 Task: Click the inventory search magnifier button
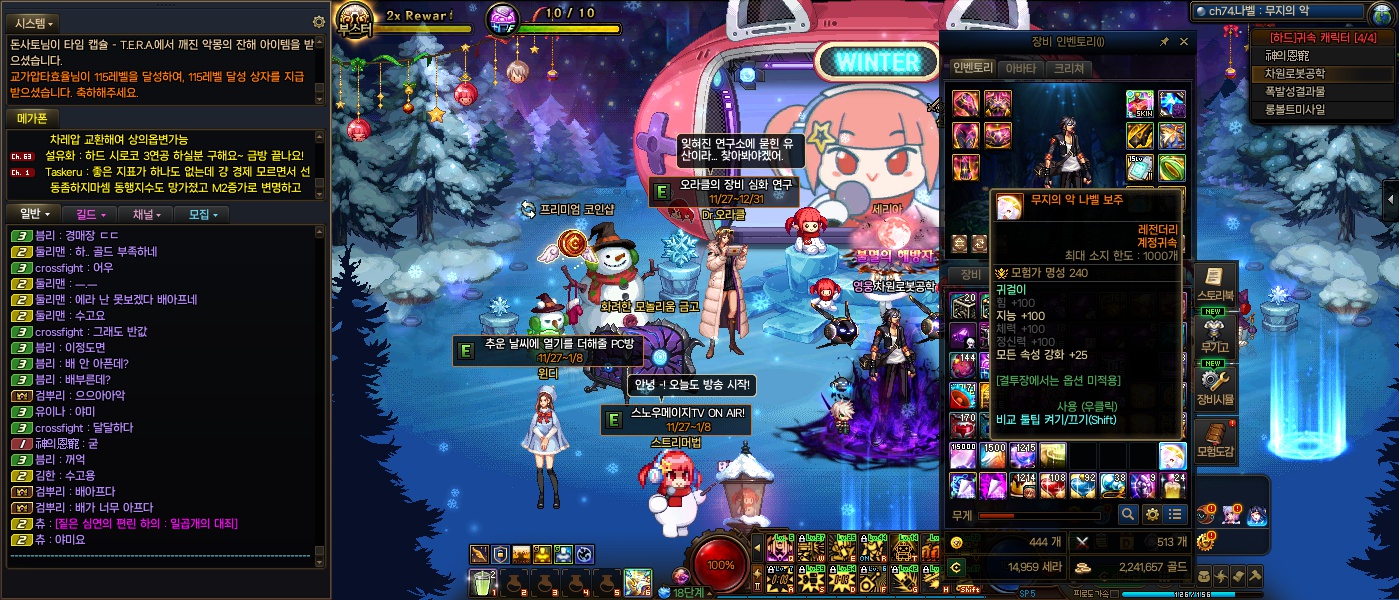click(x=1128, y=514)
